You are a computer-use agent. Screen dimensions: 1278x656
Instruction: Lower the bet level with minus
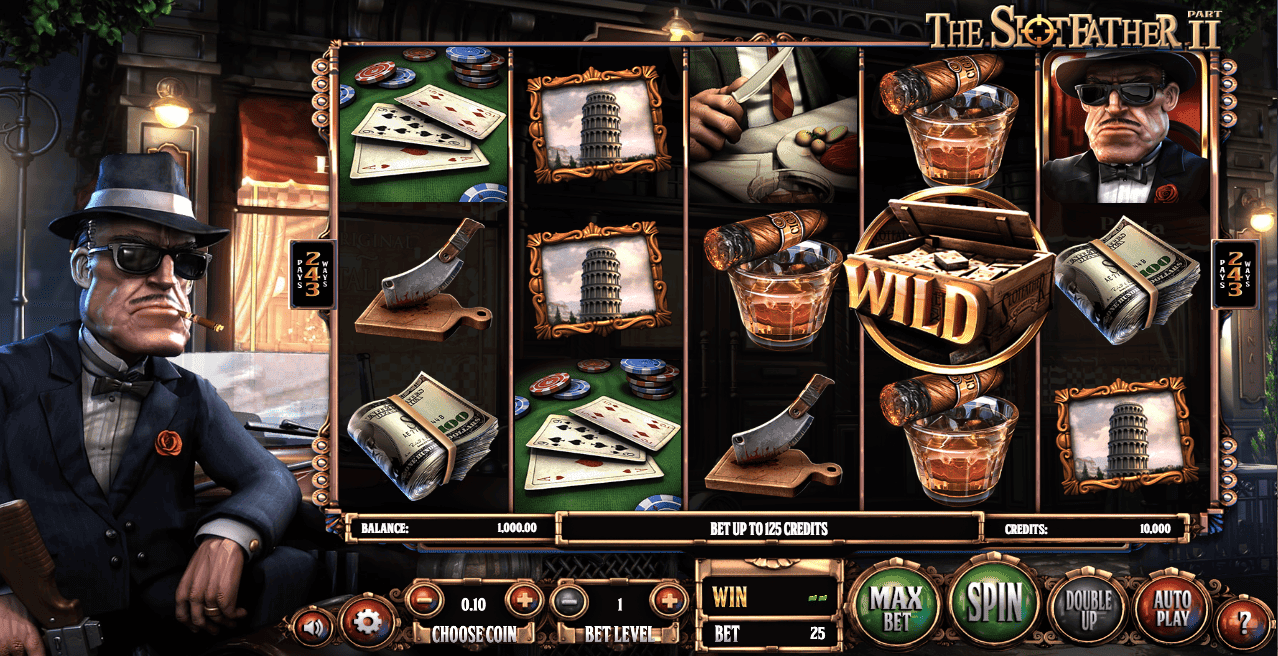569,602
